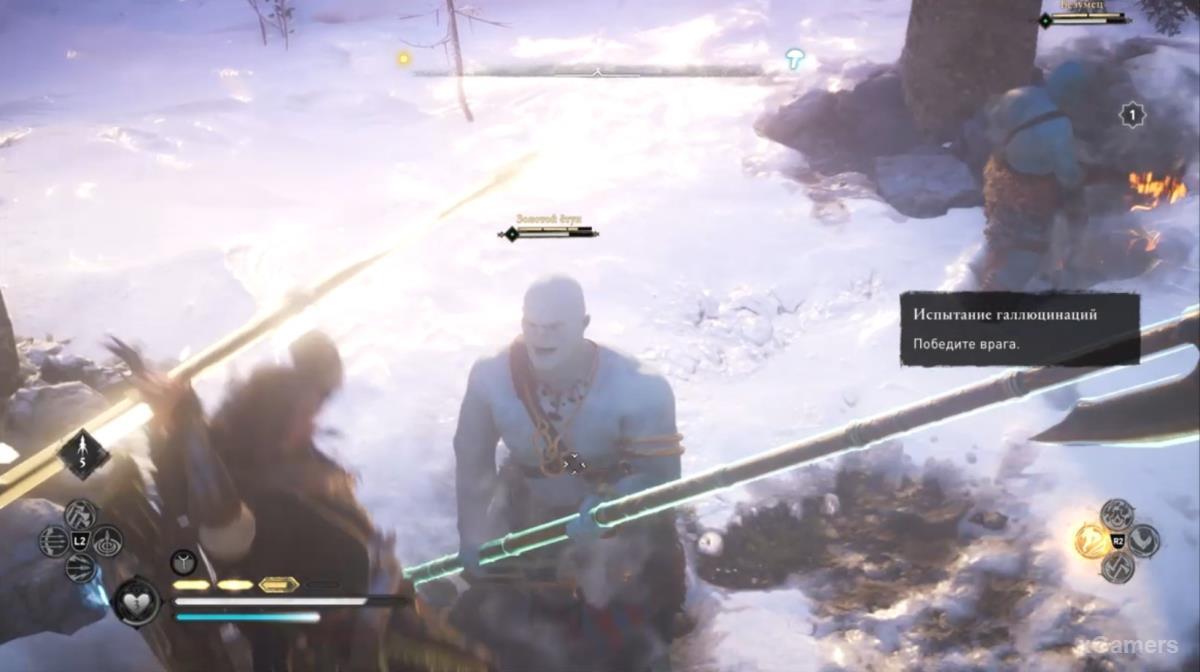Activate the bottom arrows ranged ability
The height and width of the screenshot is (672, 1200).
(x=80, y=568)
